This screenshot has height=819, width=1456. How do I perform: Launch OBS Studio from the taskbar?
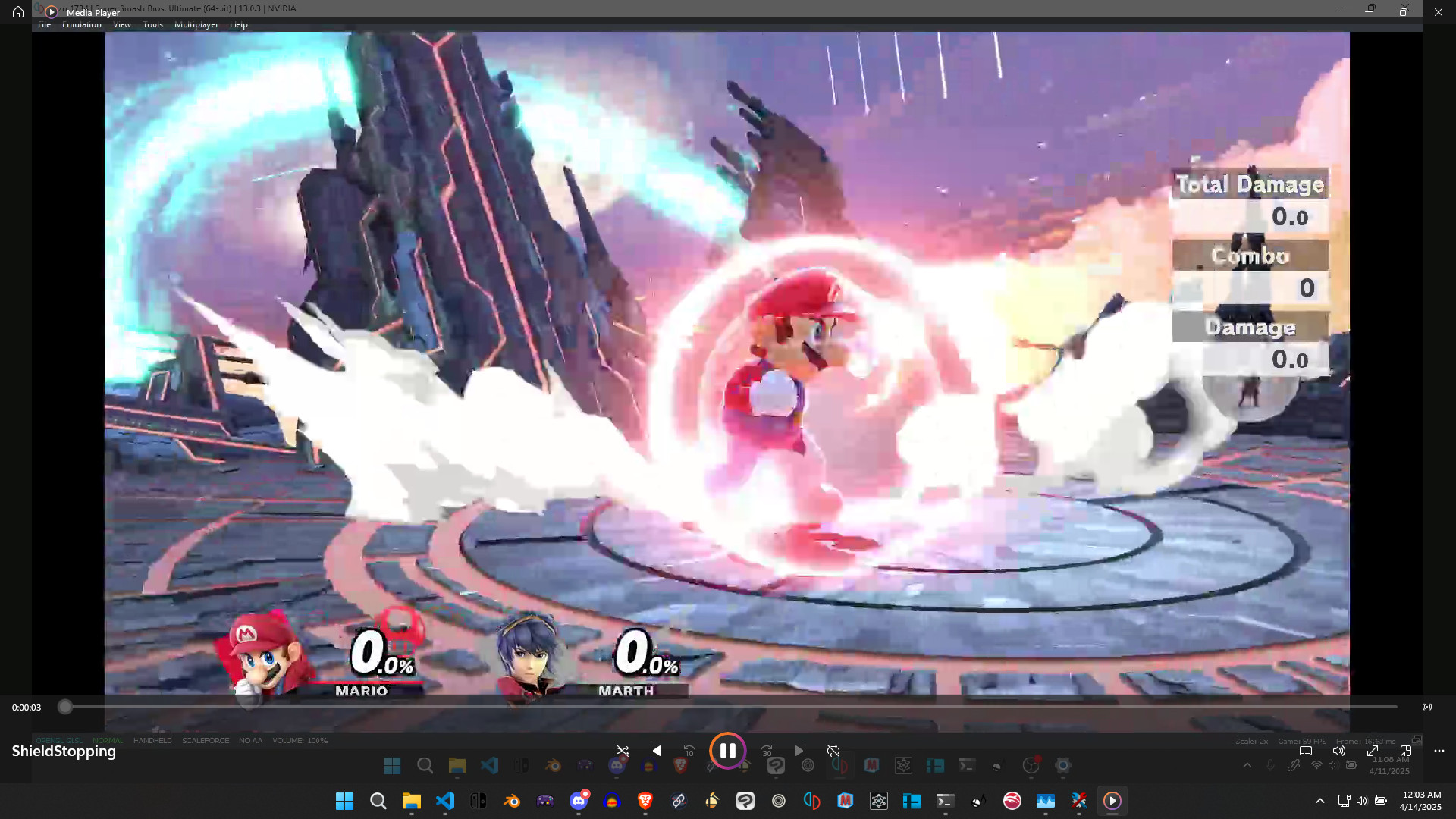point(779,801)
